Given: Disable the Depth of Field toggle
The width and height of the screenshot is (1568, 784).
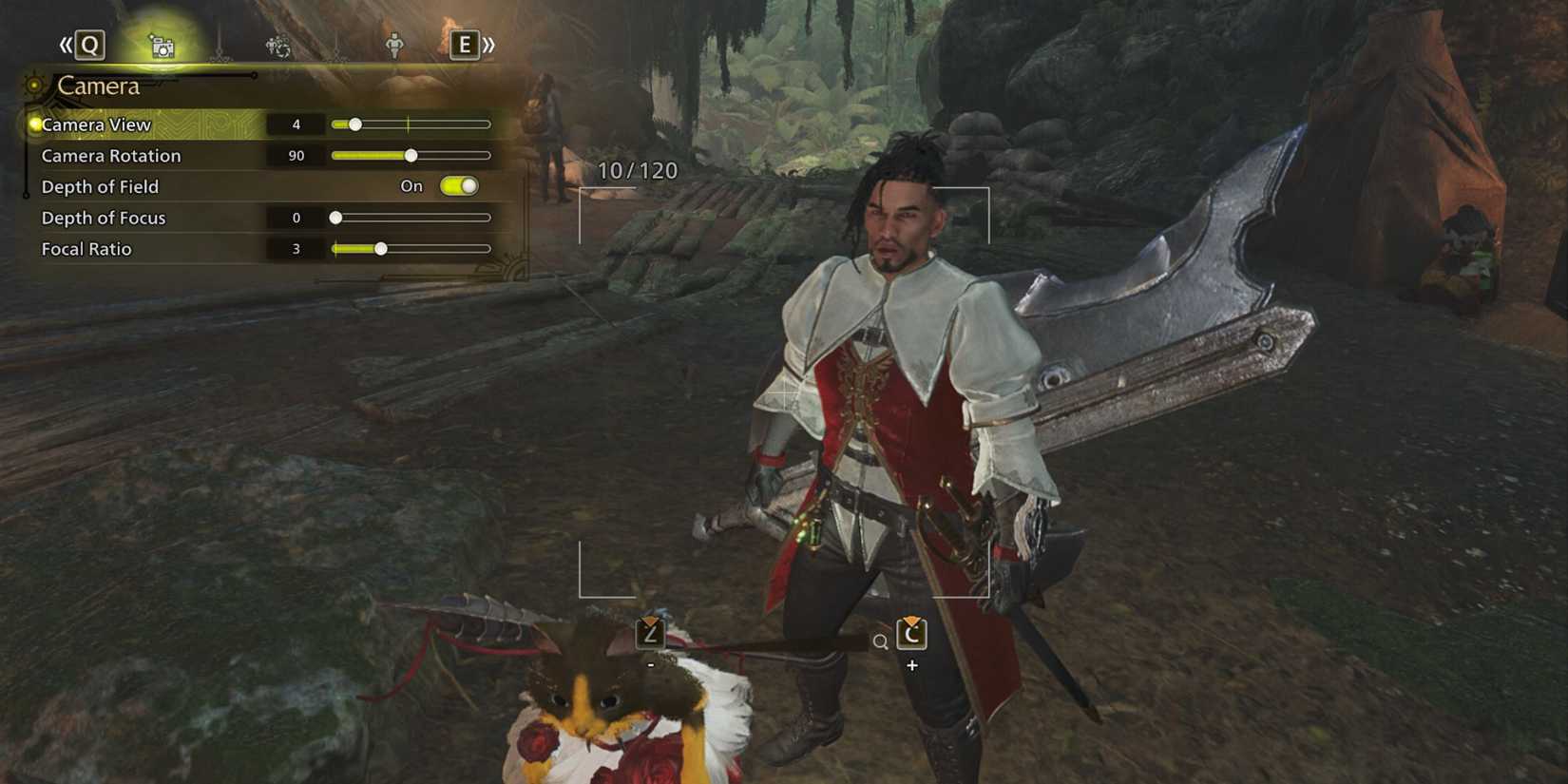Looking at the screenshot, I should click(x=459, y=186).
